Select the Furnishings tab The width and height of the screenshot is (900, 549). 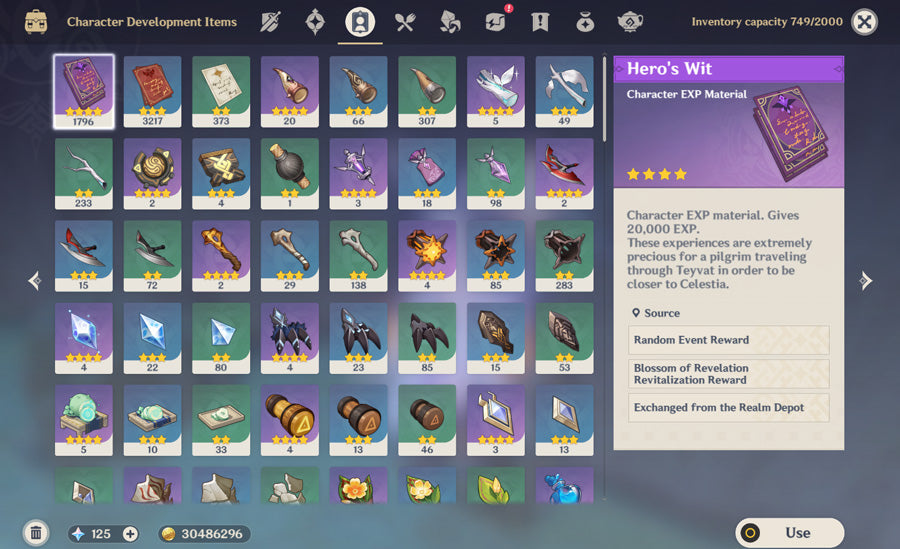630,21
